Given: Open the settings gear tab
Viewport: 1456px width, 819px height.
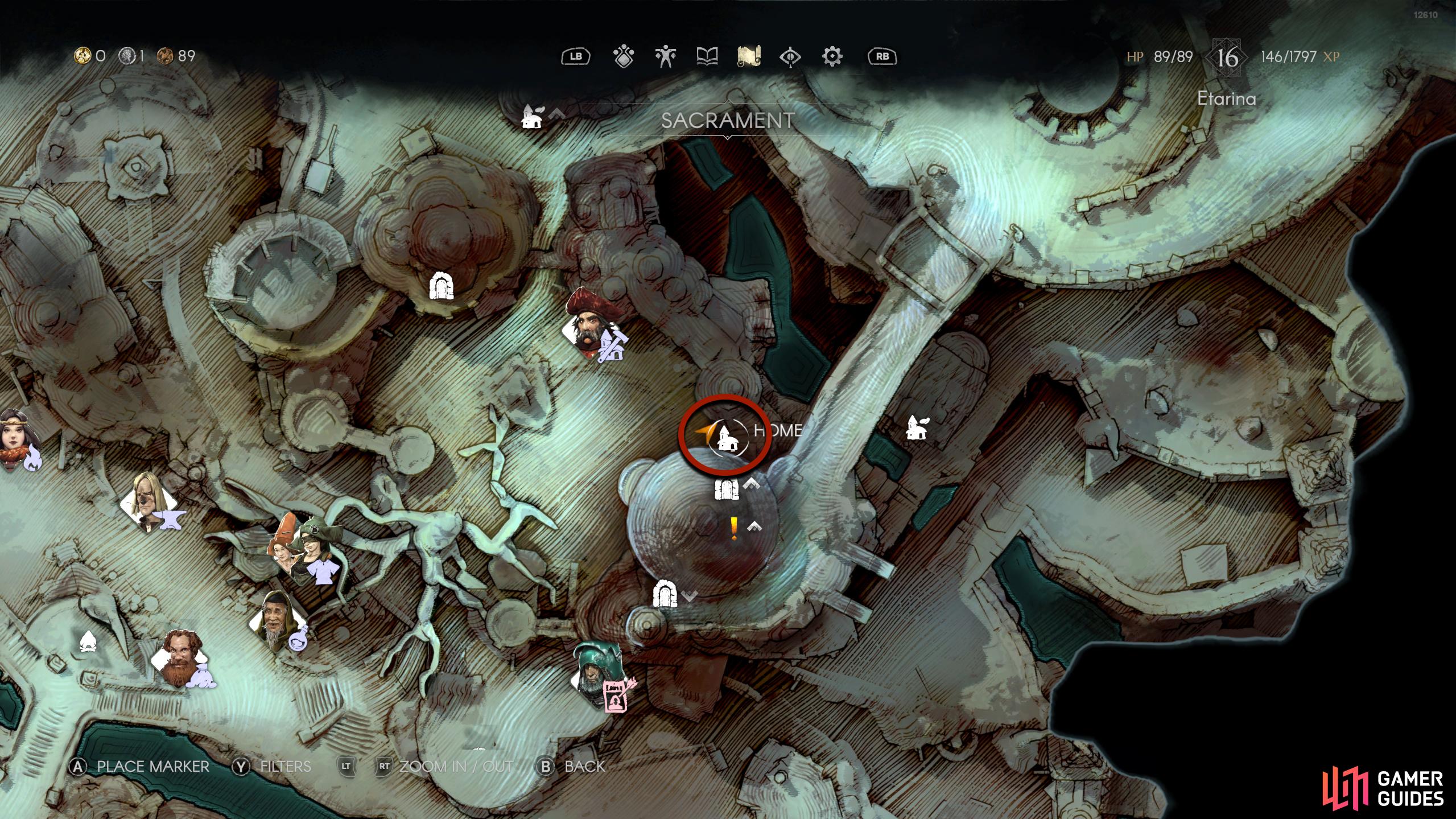Looking at the screenshot, I should (x=832, y=56).
